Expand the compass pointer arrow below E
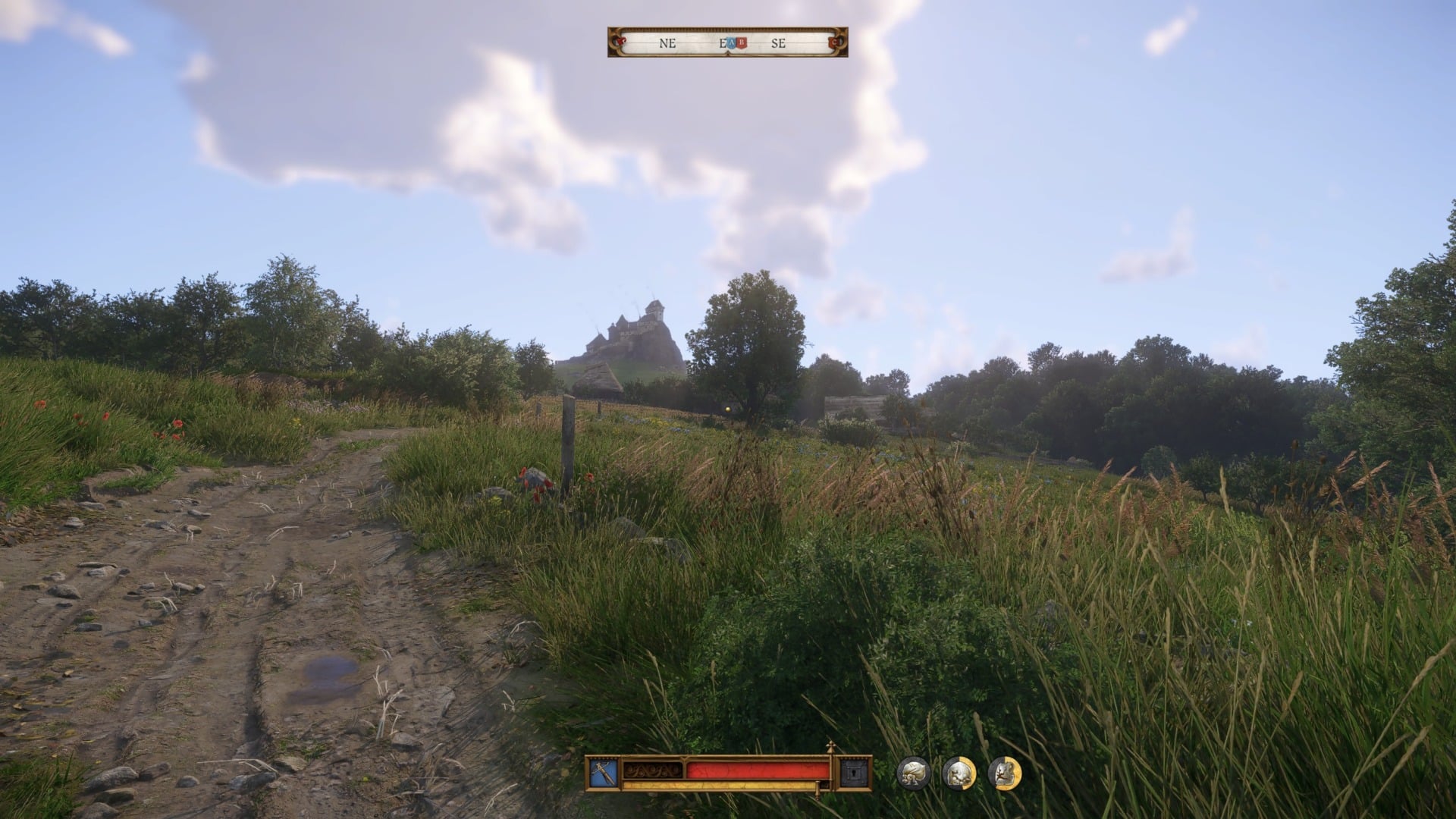Image resolution: width=1456 pixels, height=819 pixels. coord(728,52)
